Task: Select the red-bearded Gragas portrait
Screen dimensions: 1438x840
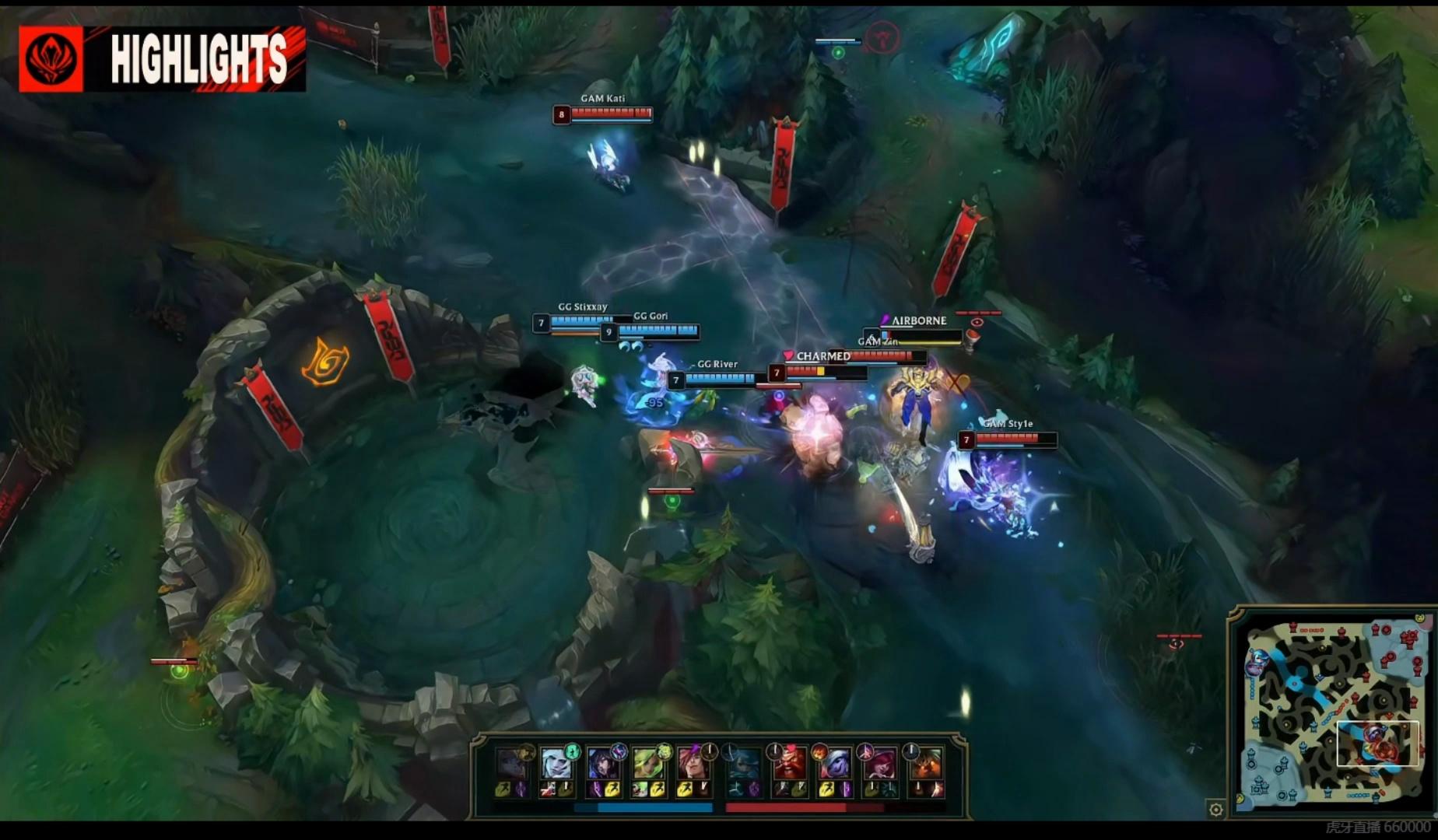Action: point(788,765)
